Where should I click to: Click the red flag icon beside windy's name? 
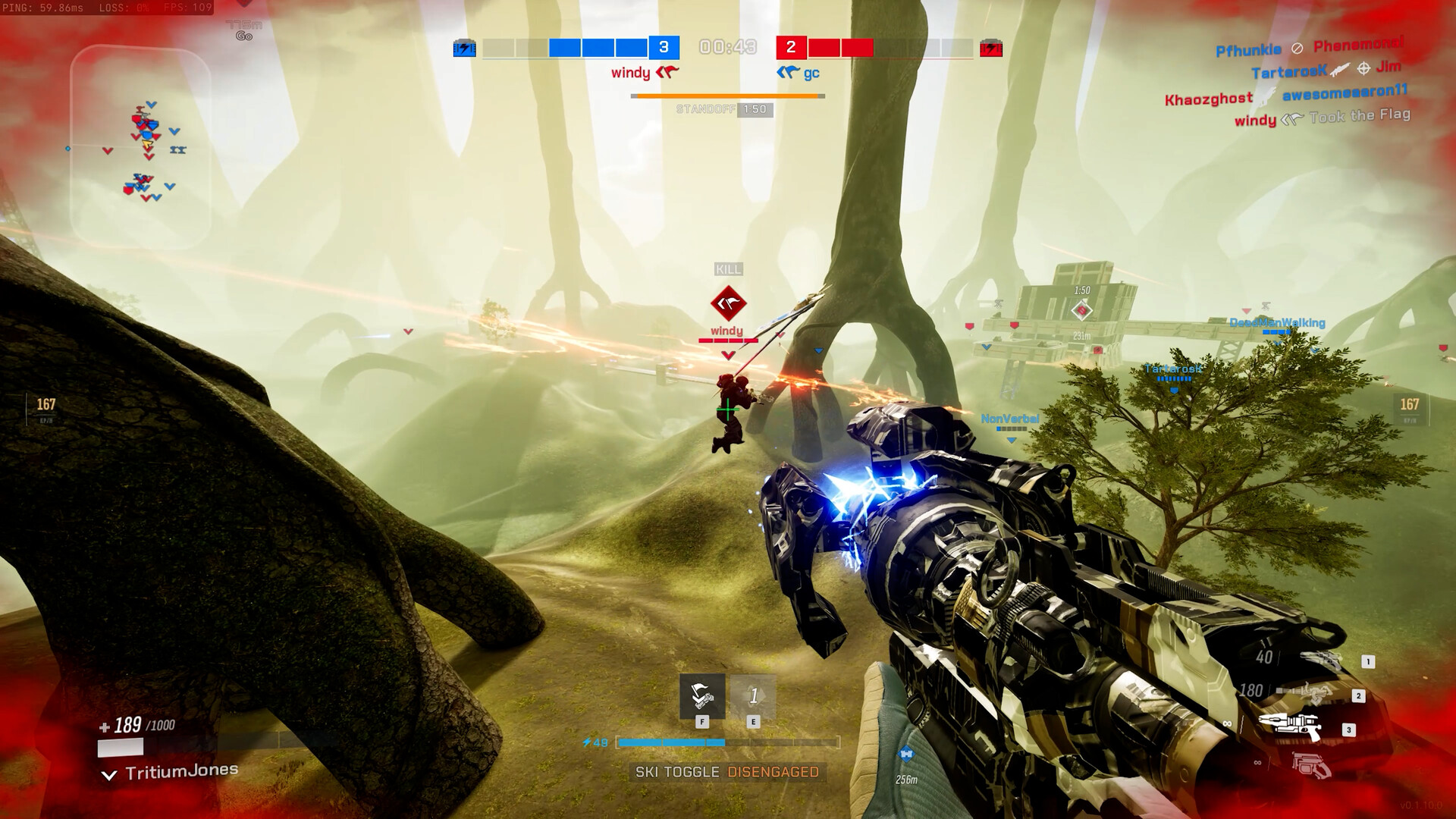667,73
